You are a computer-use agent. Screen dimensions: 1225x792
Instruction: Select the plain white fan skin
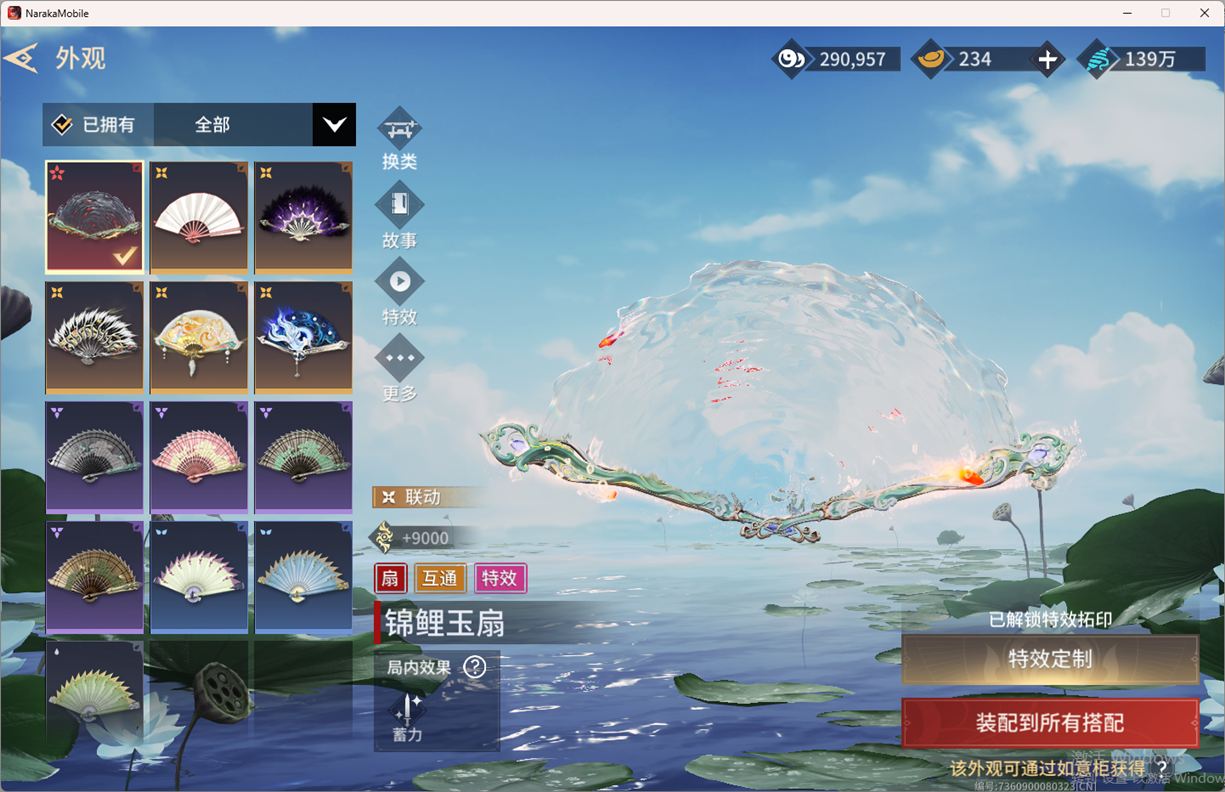(x=199, y=217)
